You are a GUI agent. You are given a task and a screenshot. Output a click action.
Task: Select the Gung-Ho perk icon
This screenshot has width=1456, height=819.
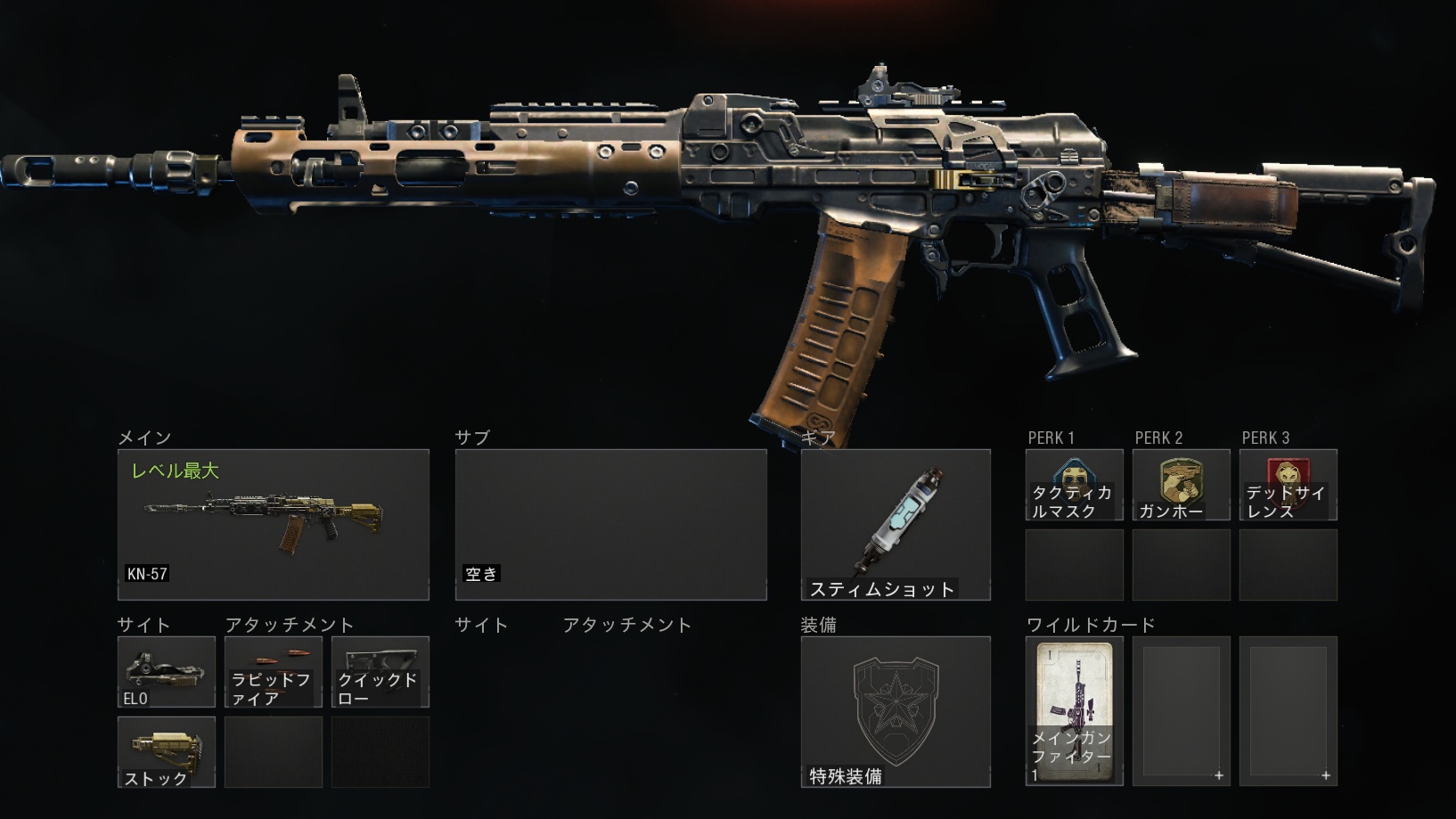[x=1181, y=484]
